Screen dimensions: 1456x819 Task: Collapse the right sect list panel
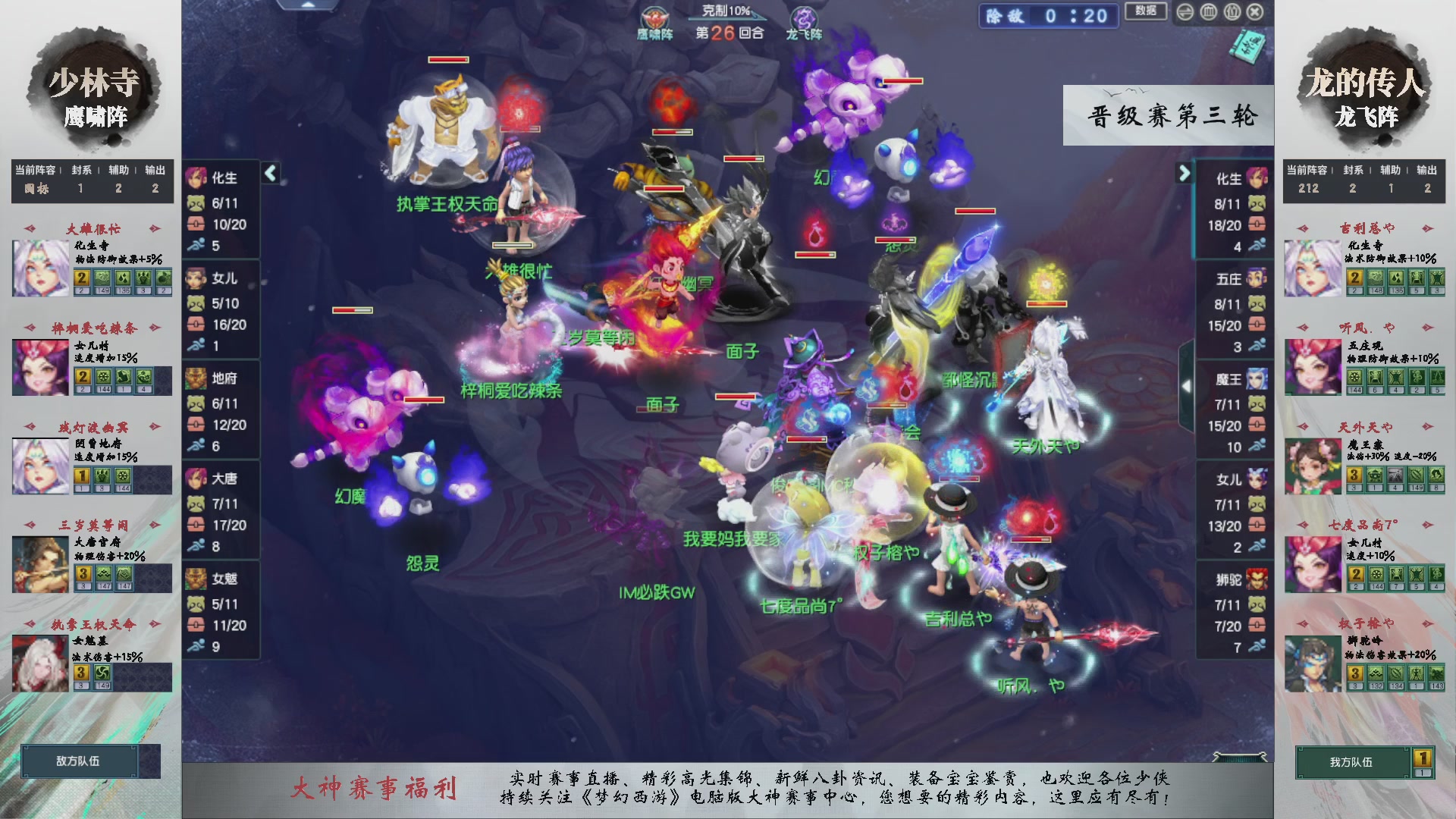[1185, 173]
